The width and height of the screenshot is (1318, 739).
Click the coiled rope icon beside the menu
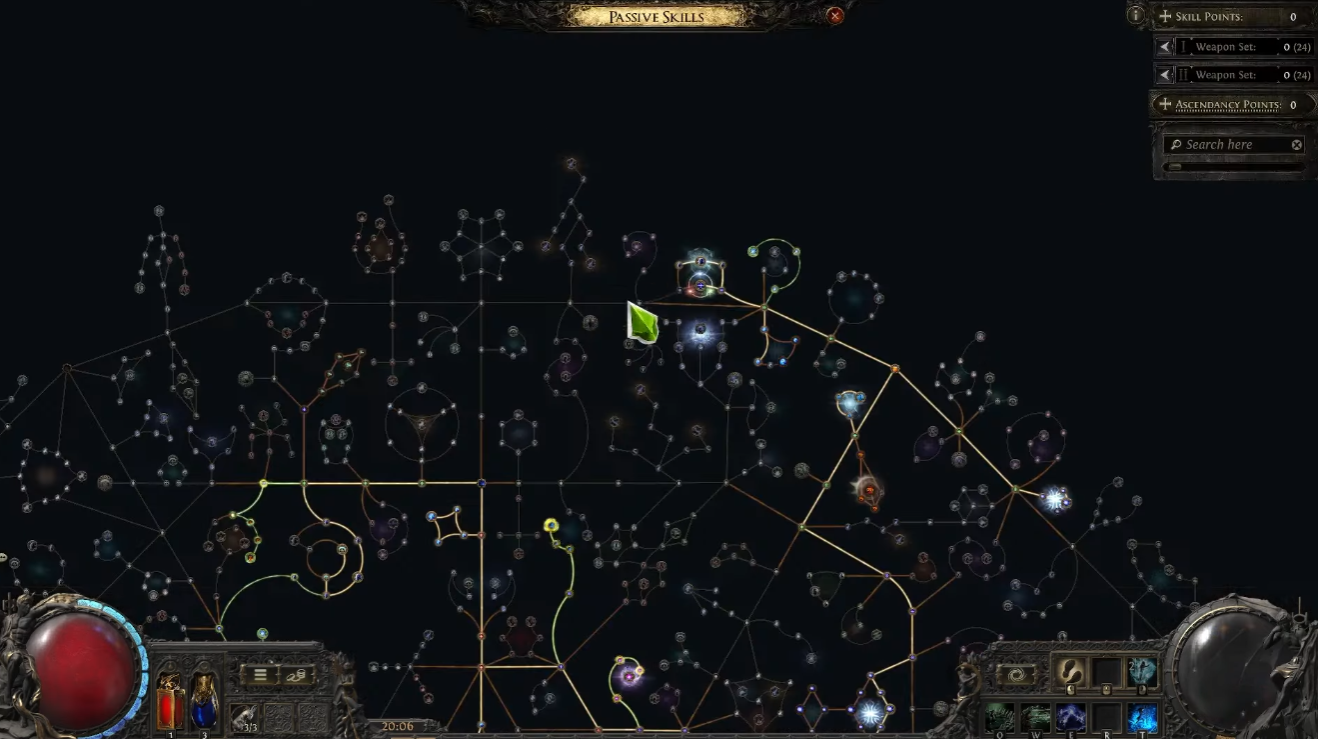point(296,675)
